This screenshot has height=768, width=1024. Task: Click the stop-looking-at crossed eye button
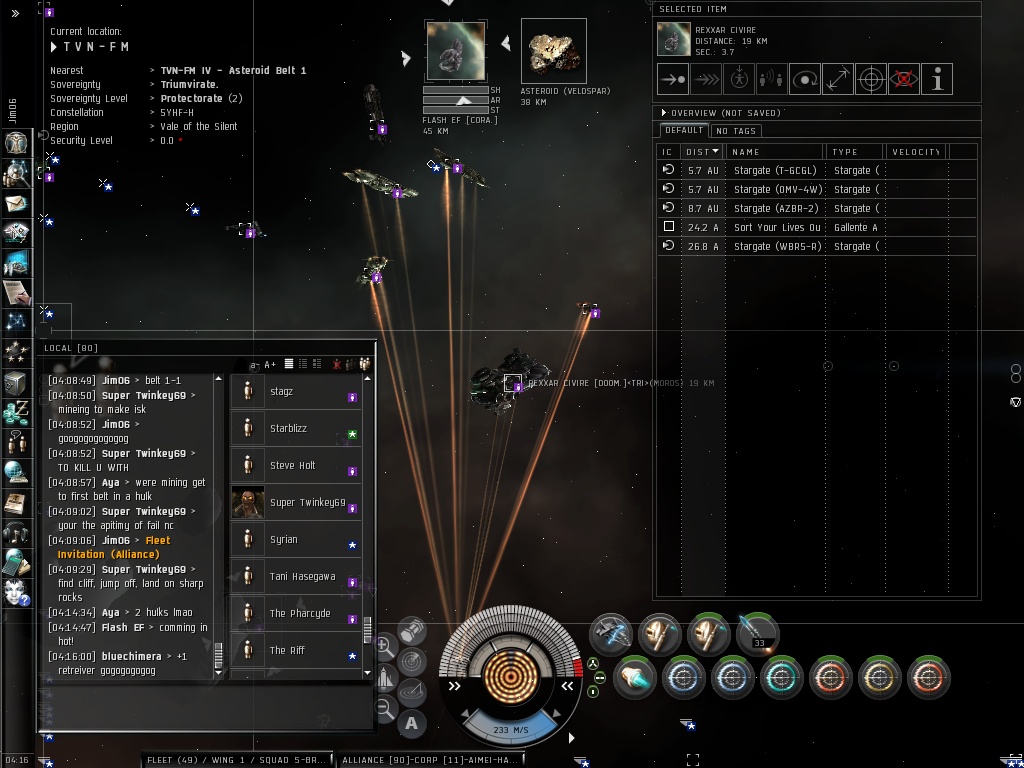tap(904, 79)
